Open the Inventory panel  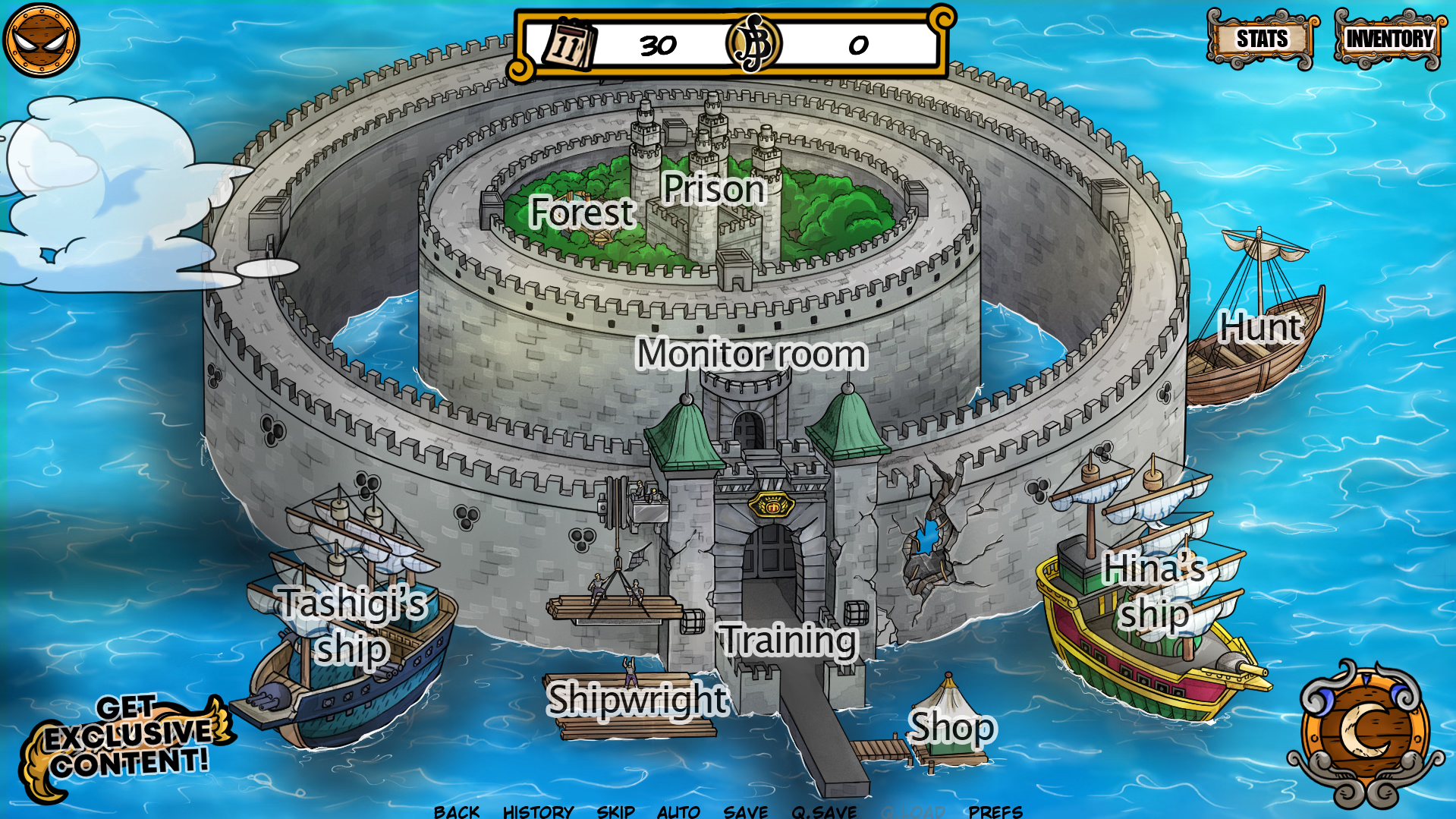(1388, 39)
